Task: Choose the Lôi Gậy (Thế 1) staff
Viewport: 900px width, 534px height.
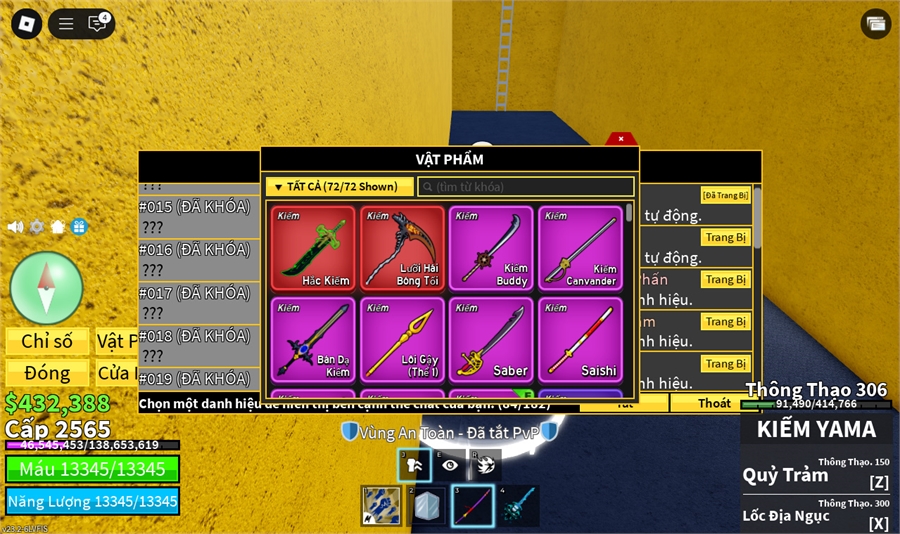Action: 402,339
